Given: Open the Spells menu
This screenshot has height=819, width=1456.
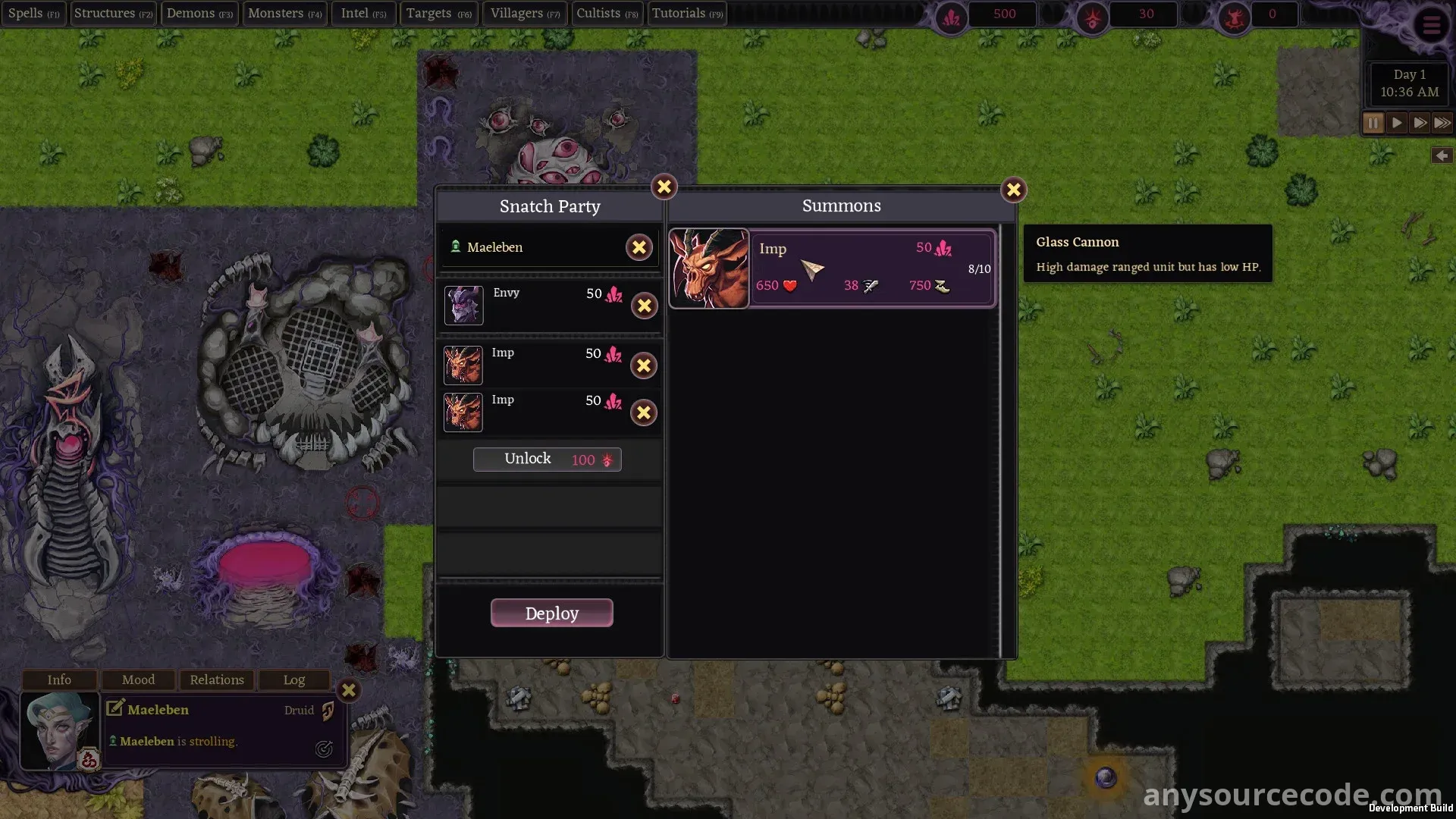Looking at the screenshot, I should click(33, 14).
